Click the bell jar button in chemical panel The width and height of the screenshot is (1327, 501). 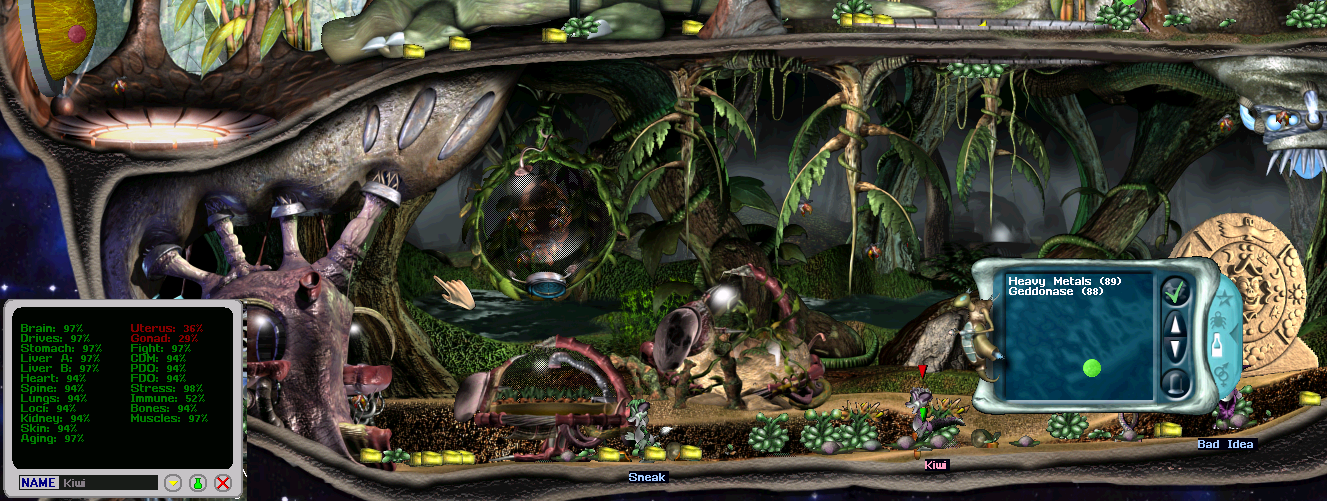point(1175,382)
